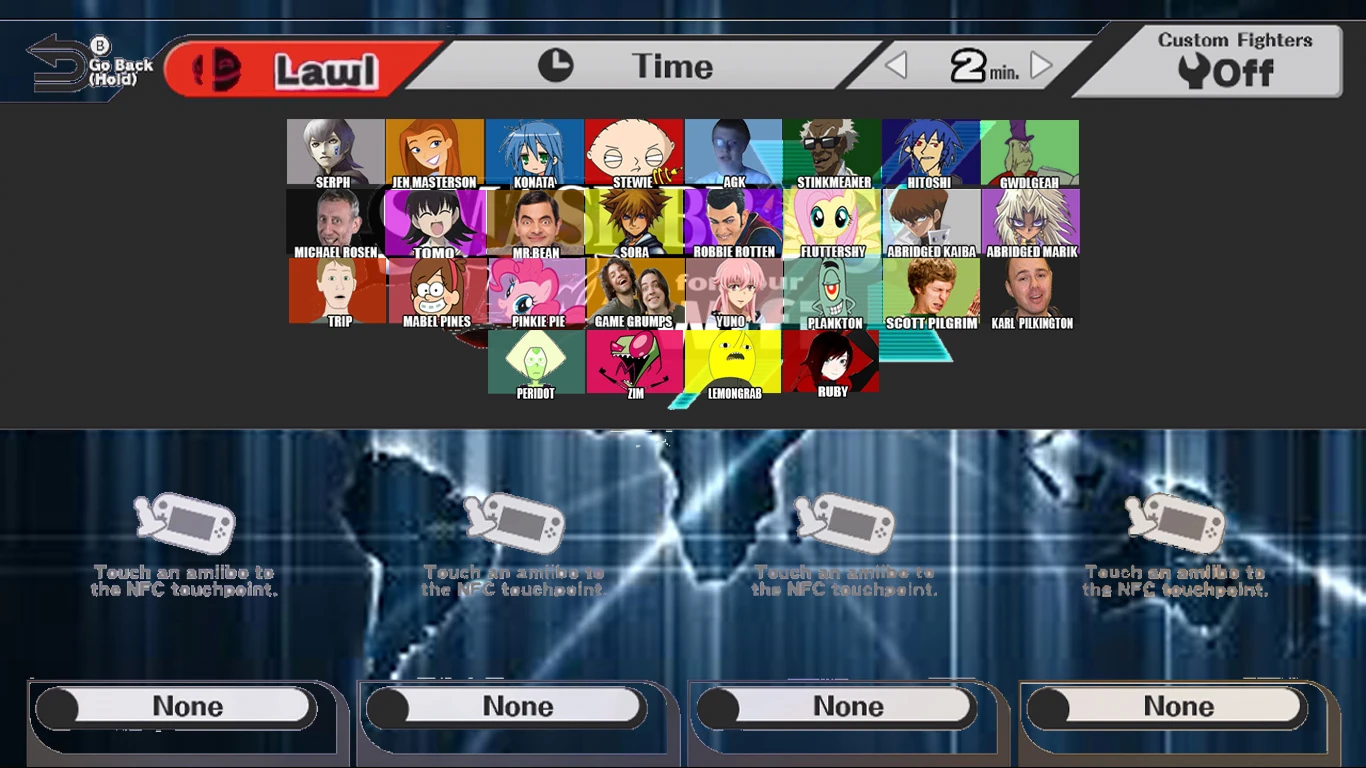Image resolution: width=1366 pixels, height=768 pixels.
Task: Select Konata from the fighter grid
Action: click(x=534, y=150)
